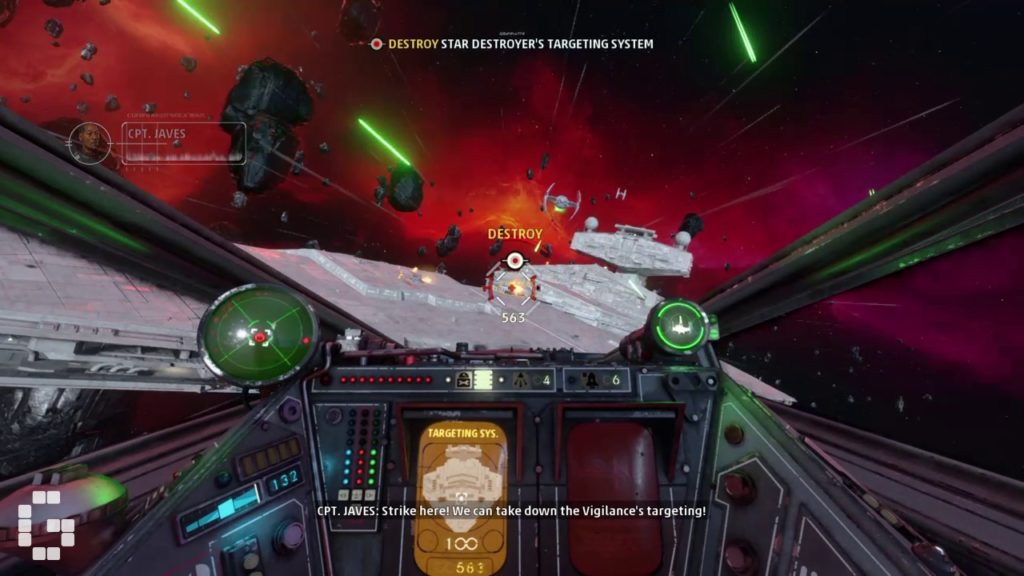Click the circular green radar scope
This screenshot has width=1024, height=576.
pos(258,333)
